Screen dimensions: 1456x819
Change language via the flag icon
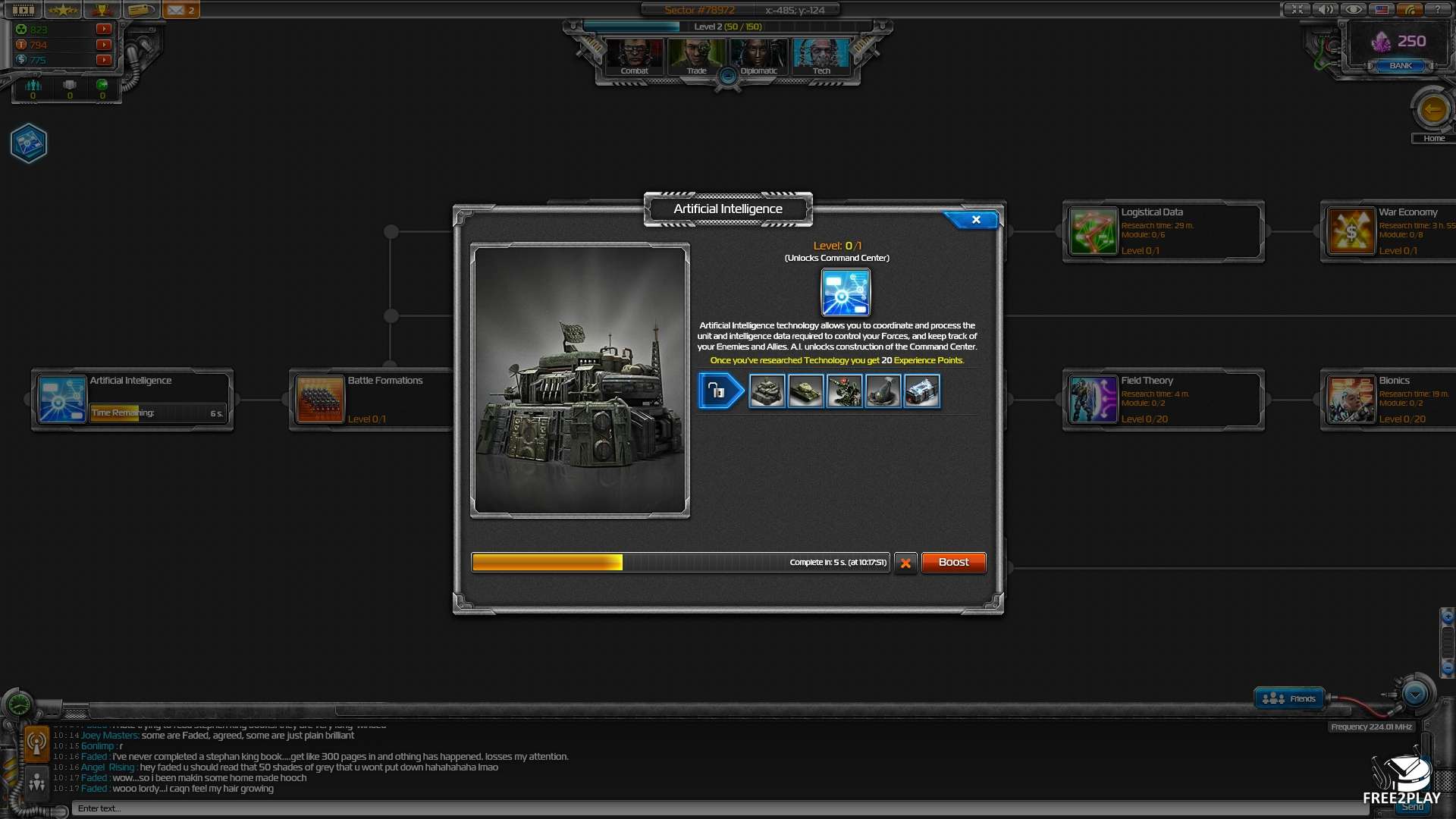point(1382,10)
